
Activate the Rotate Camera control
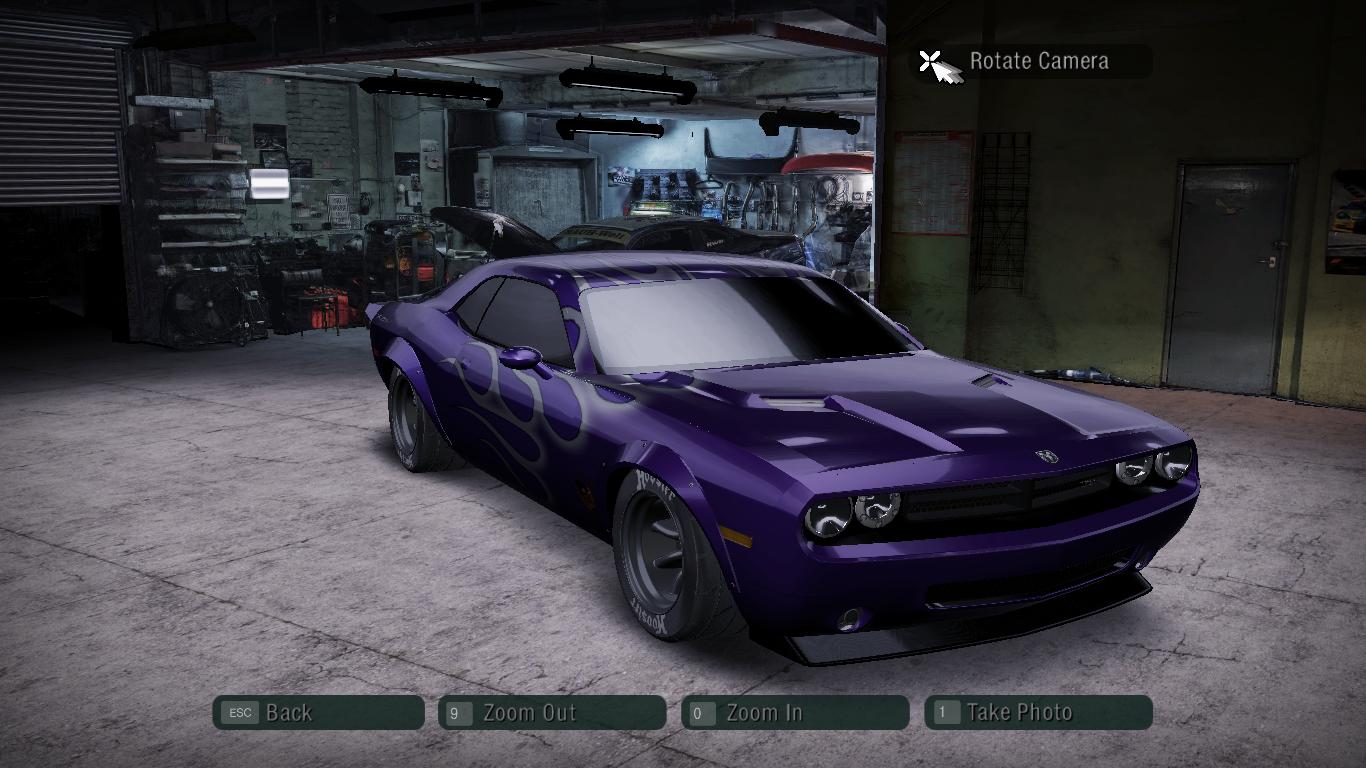click(1030, 61)
